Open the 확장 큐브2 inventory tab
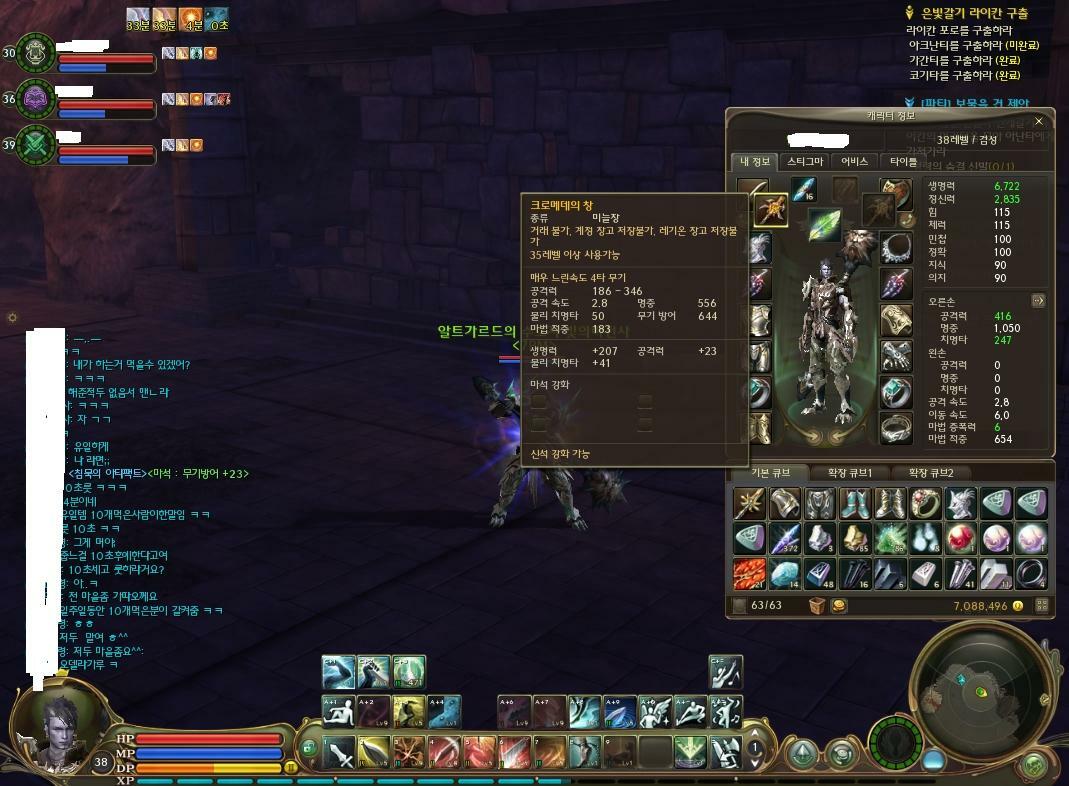The image size is (1069, 786). click(x=930, y=472)
